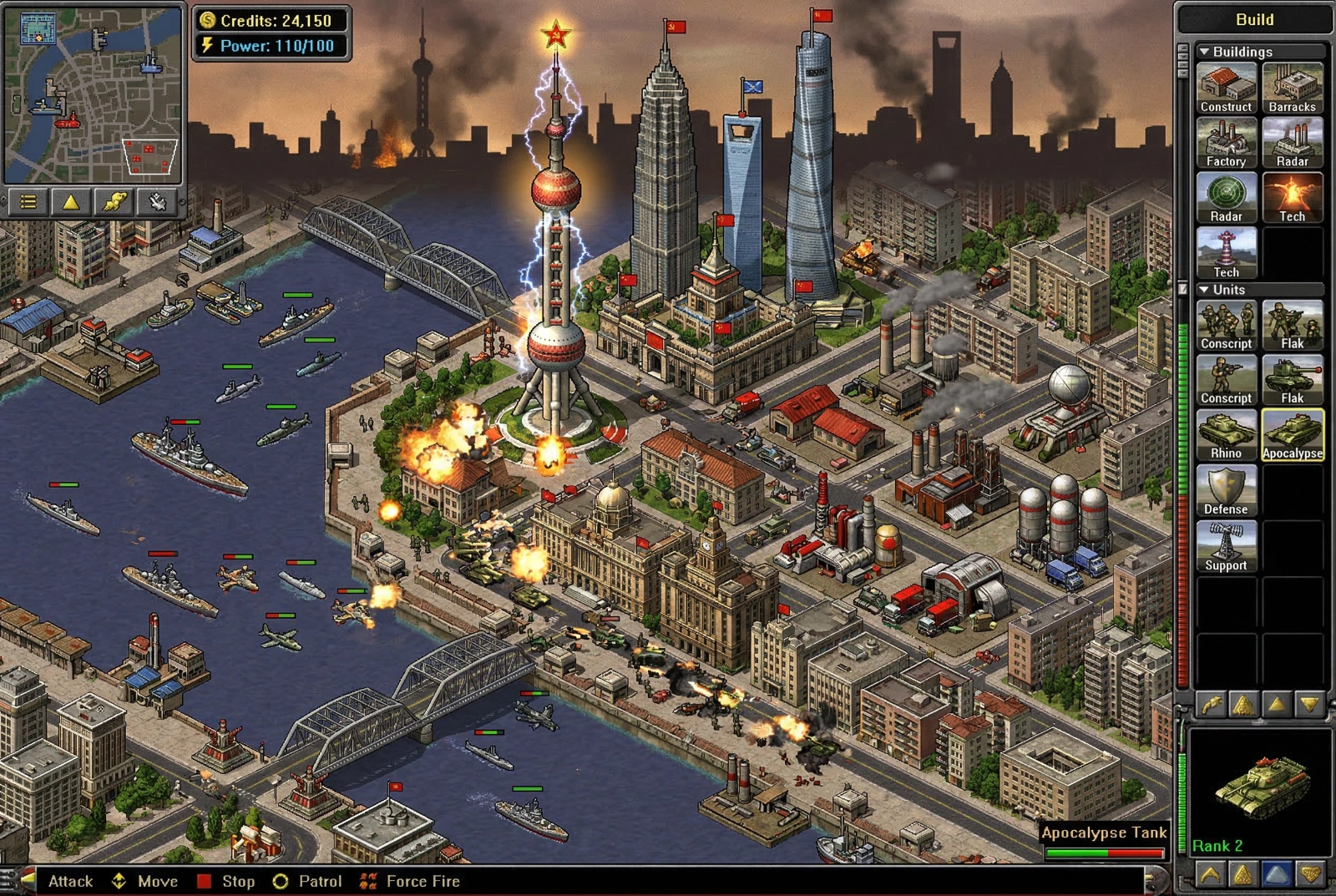The width and height of the screenshot is (1336, 896).
Task: Select the green radar dish building icon
Action: [1226, 198]
